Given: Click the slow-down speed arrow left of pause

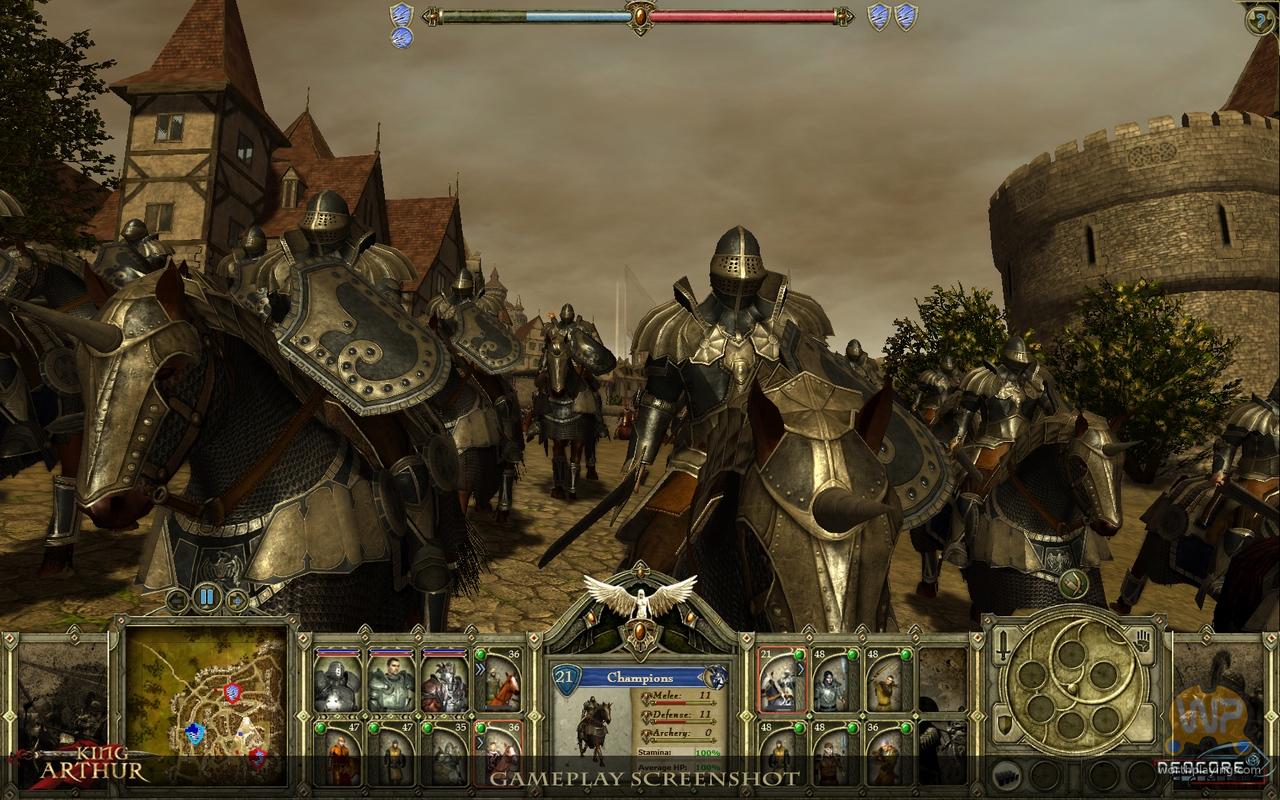Looking at the screenshot, I should 178,601.
